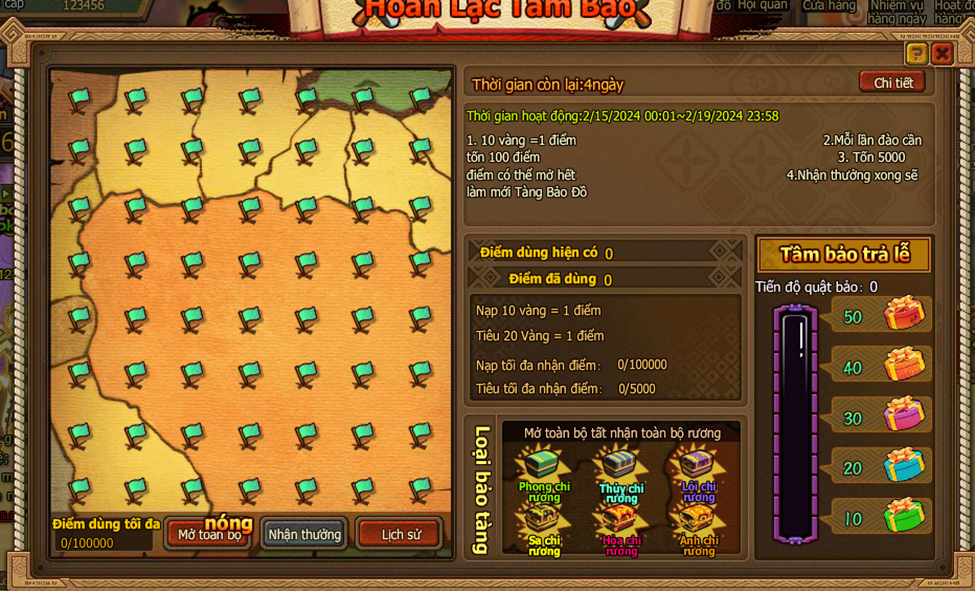Claim the 50-progress red gift box

904,314
